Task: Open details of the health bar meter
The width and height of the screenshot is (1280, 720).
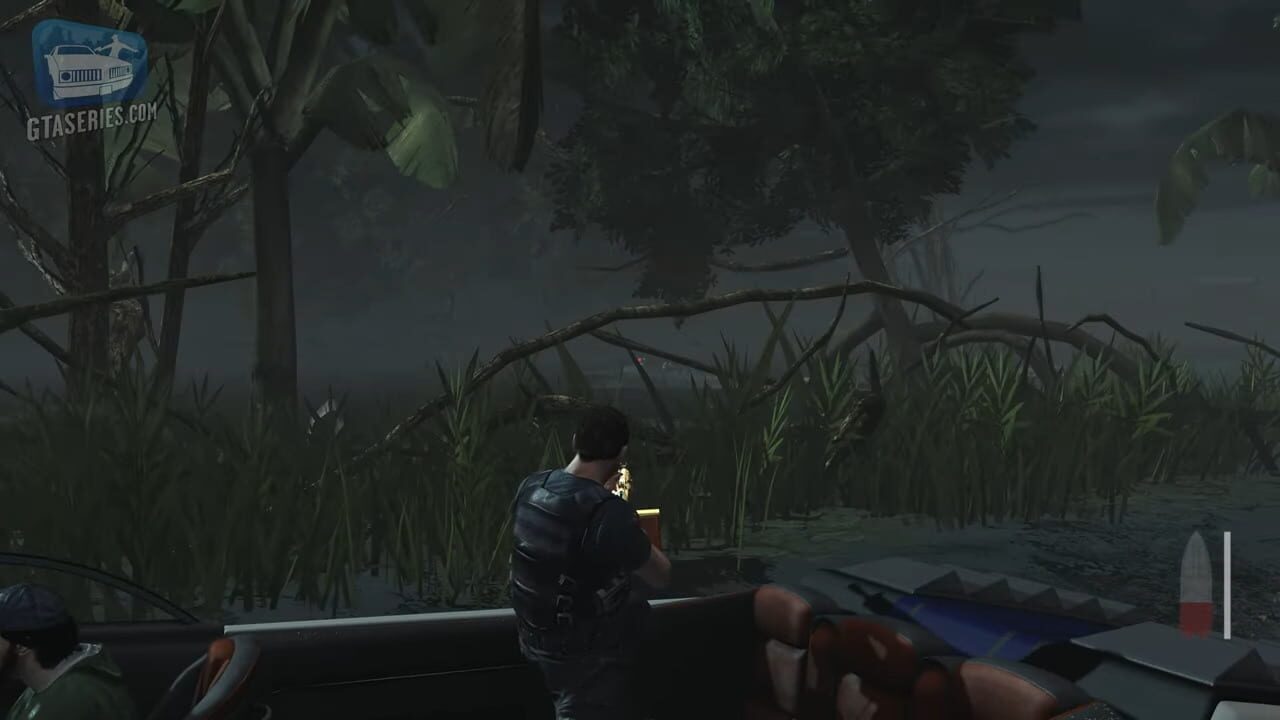Action: [1227, 585]
